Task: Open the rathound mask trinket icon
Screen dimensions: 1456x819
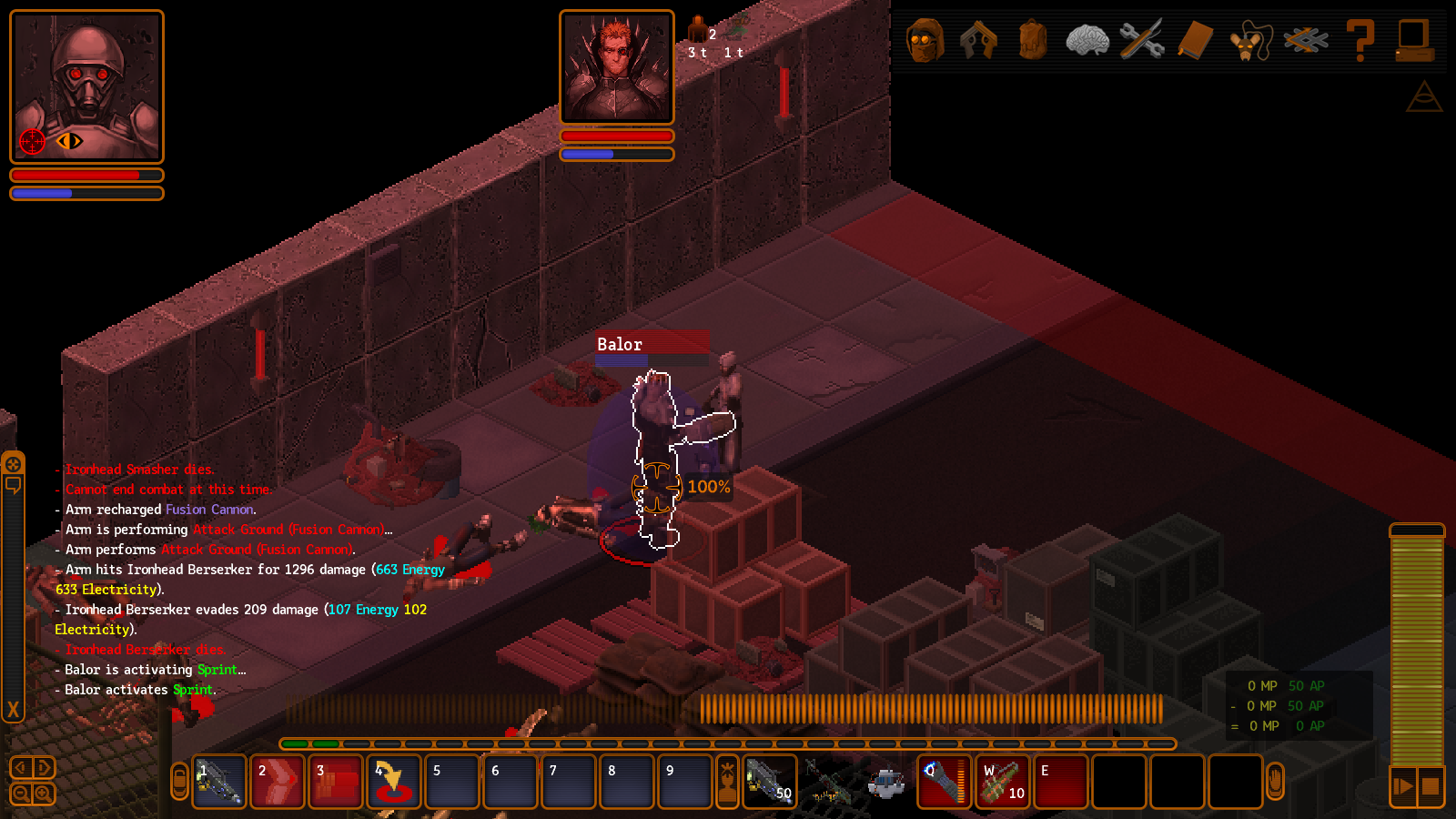Action: click(1250, 42)
